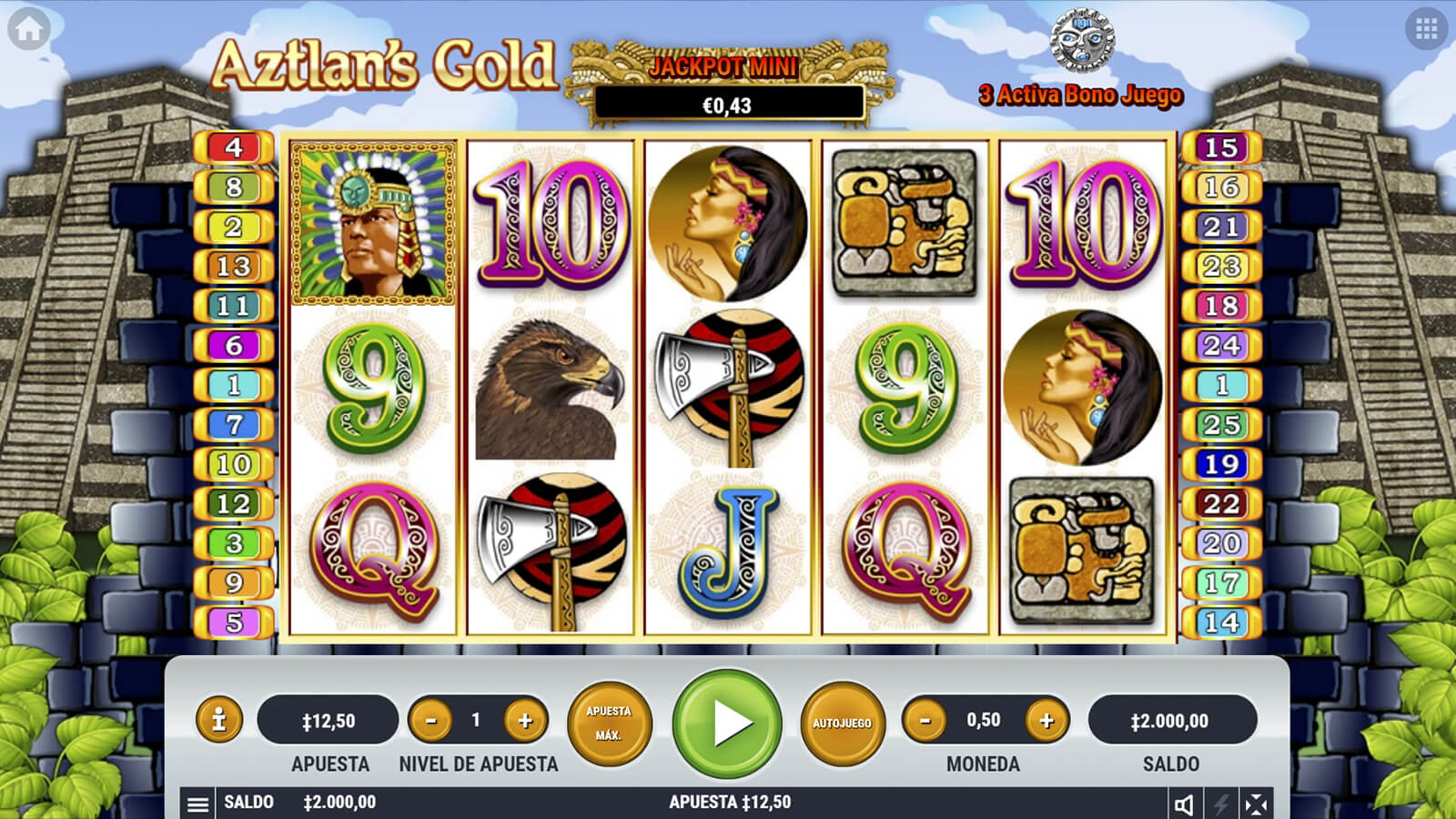Toggle the sound speaker icon
This screenshot has height=819, width=1456.
point(1184,804)
